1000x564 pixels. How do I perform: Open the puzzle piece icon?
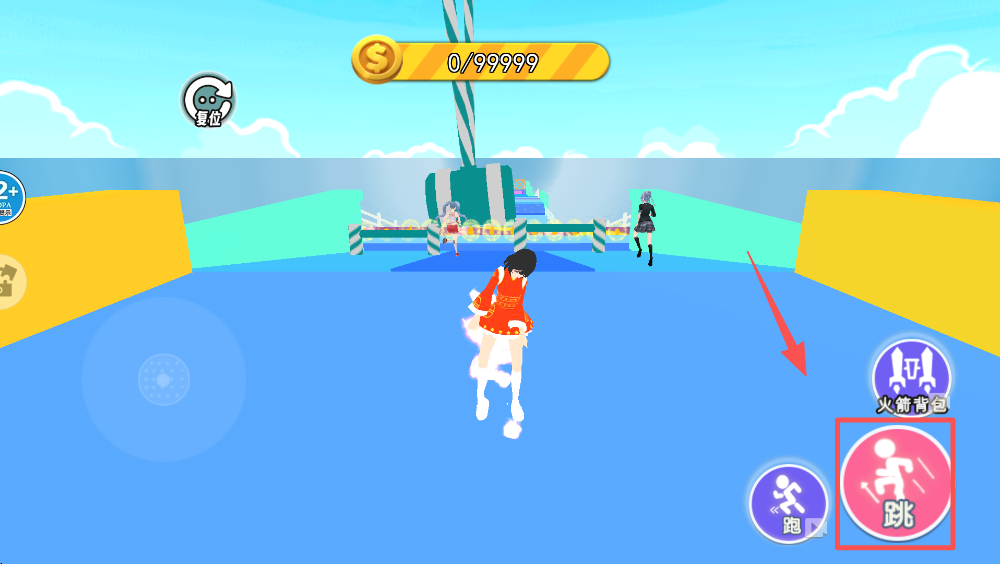10,281
